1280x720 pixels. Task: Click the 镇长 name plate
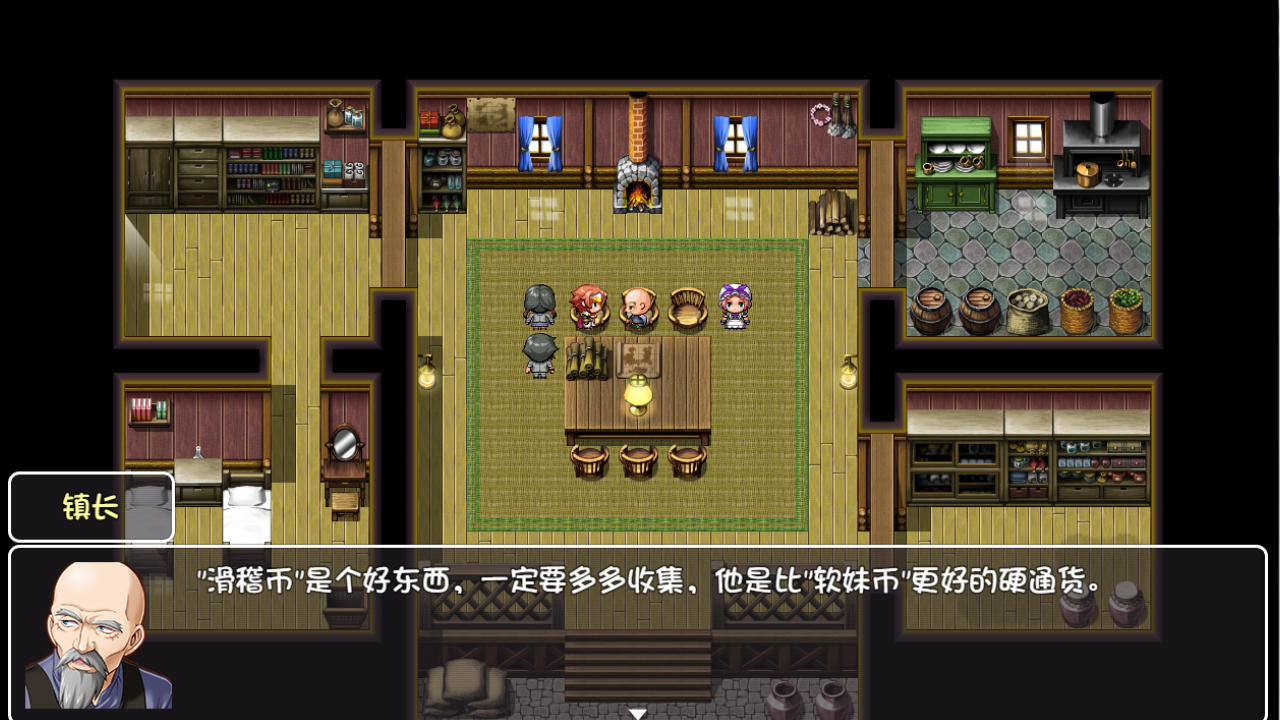[x=90, y=508]
